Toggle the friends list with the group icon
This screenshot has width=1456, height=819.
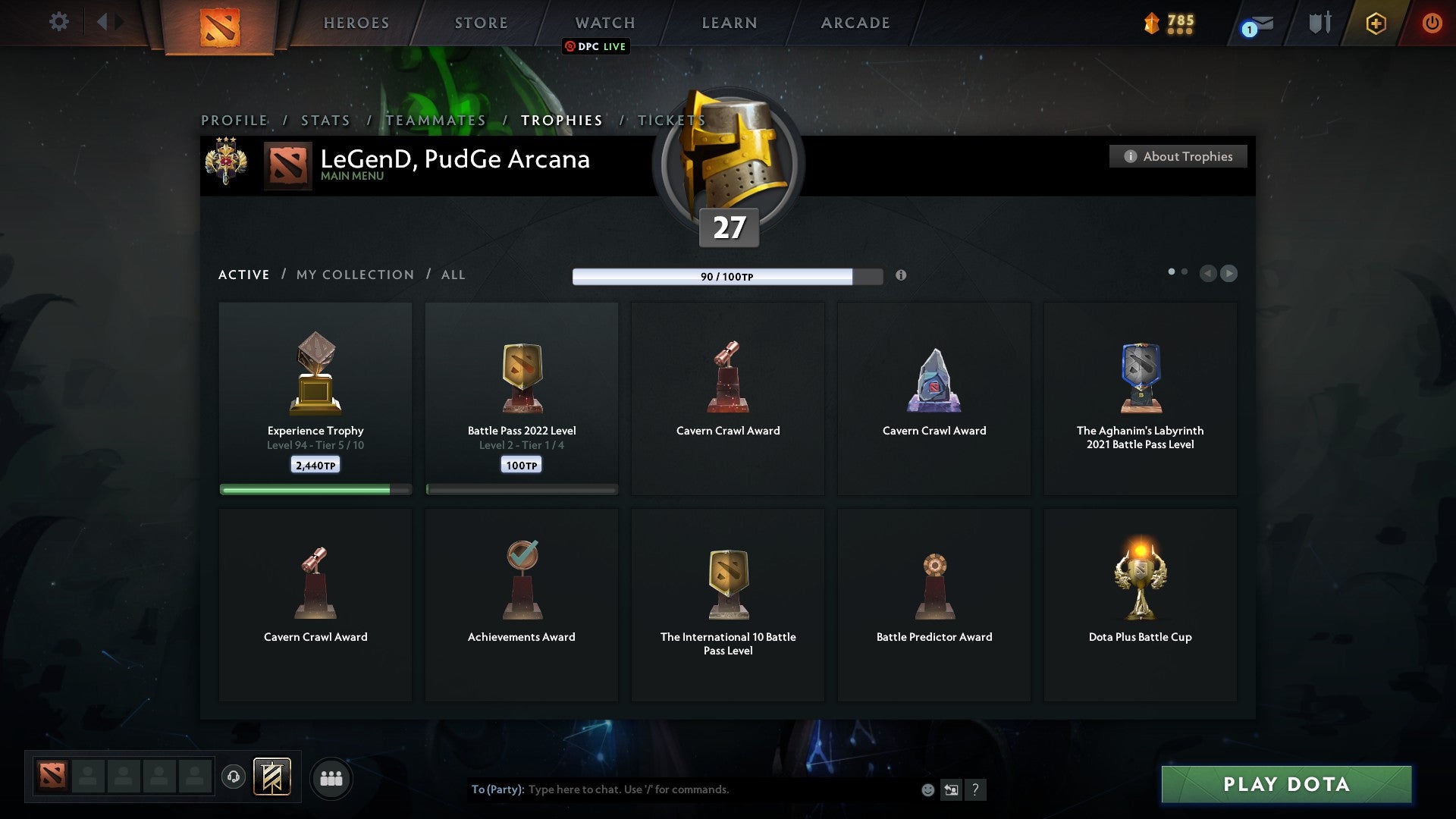(x=331, y=778)
